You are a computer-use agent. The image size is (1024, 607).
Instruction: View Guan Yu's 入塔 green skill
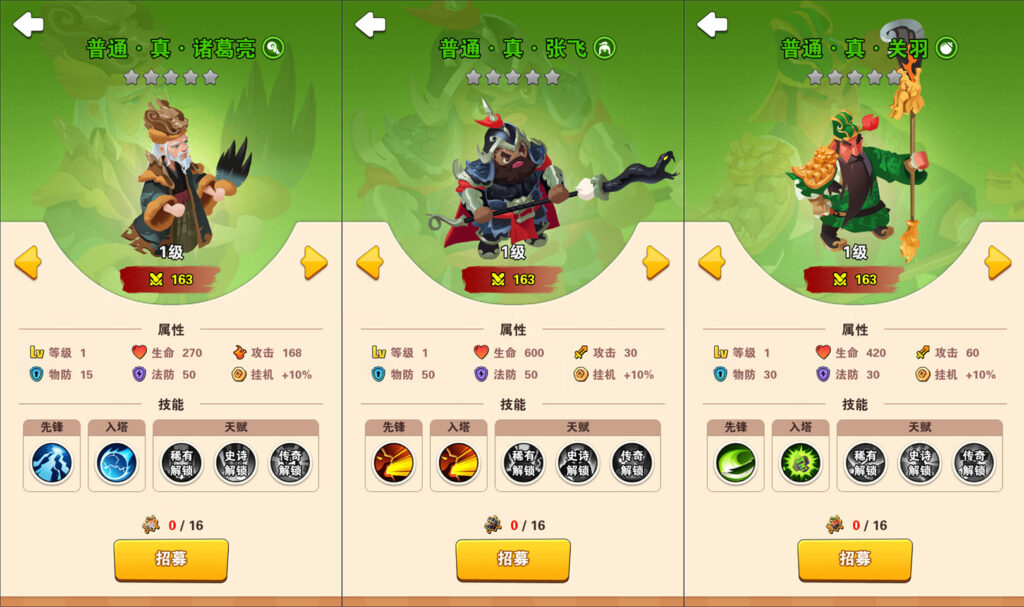coord(800,463)
